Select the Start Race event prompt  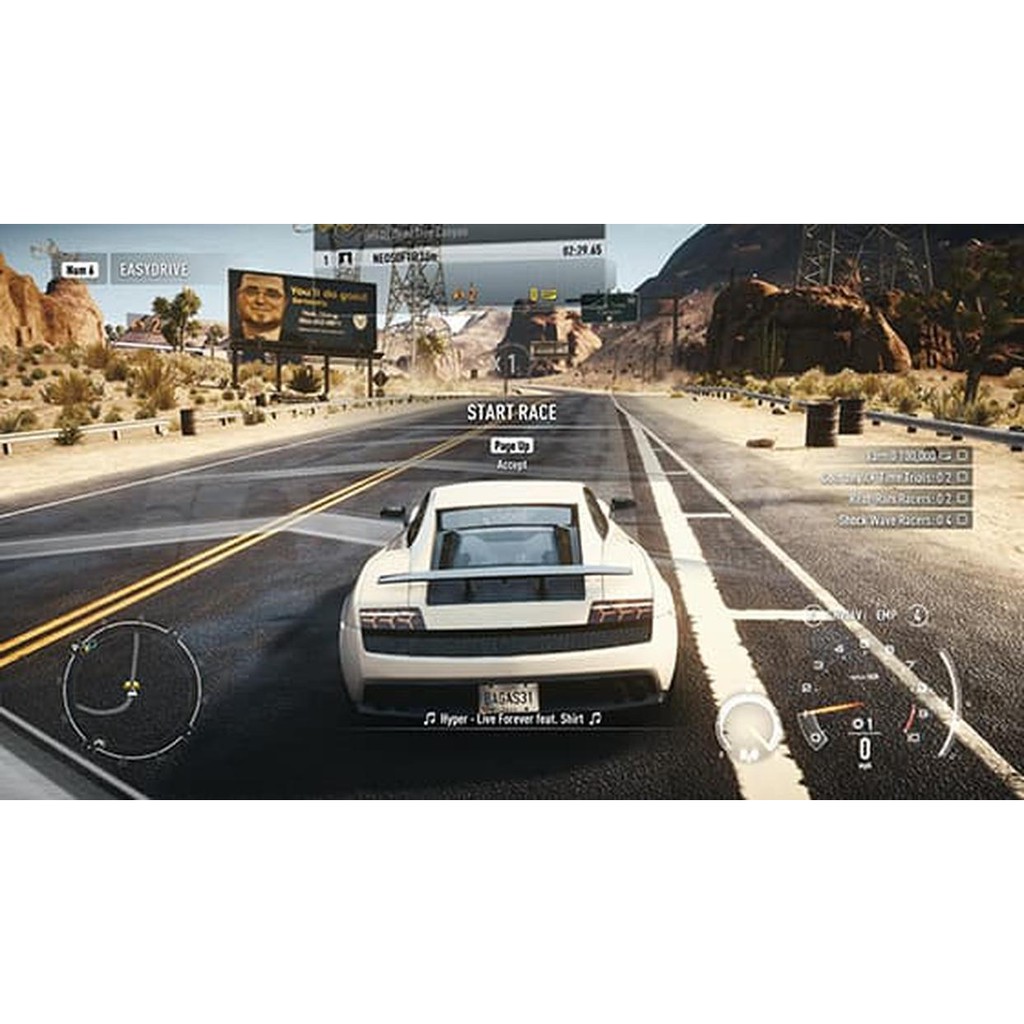coord(511,412)
